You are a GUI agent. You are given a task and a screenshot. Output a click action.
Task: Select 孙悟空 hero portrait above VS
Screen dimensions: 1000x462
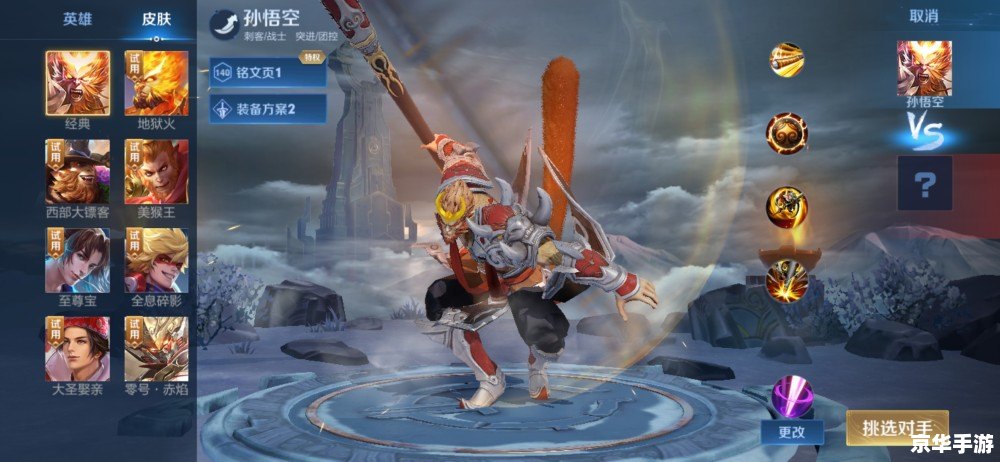coord(923,68)
